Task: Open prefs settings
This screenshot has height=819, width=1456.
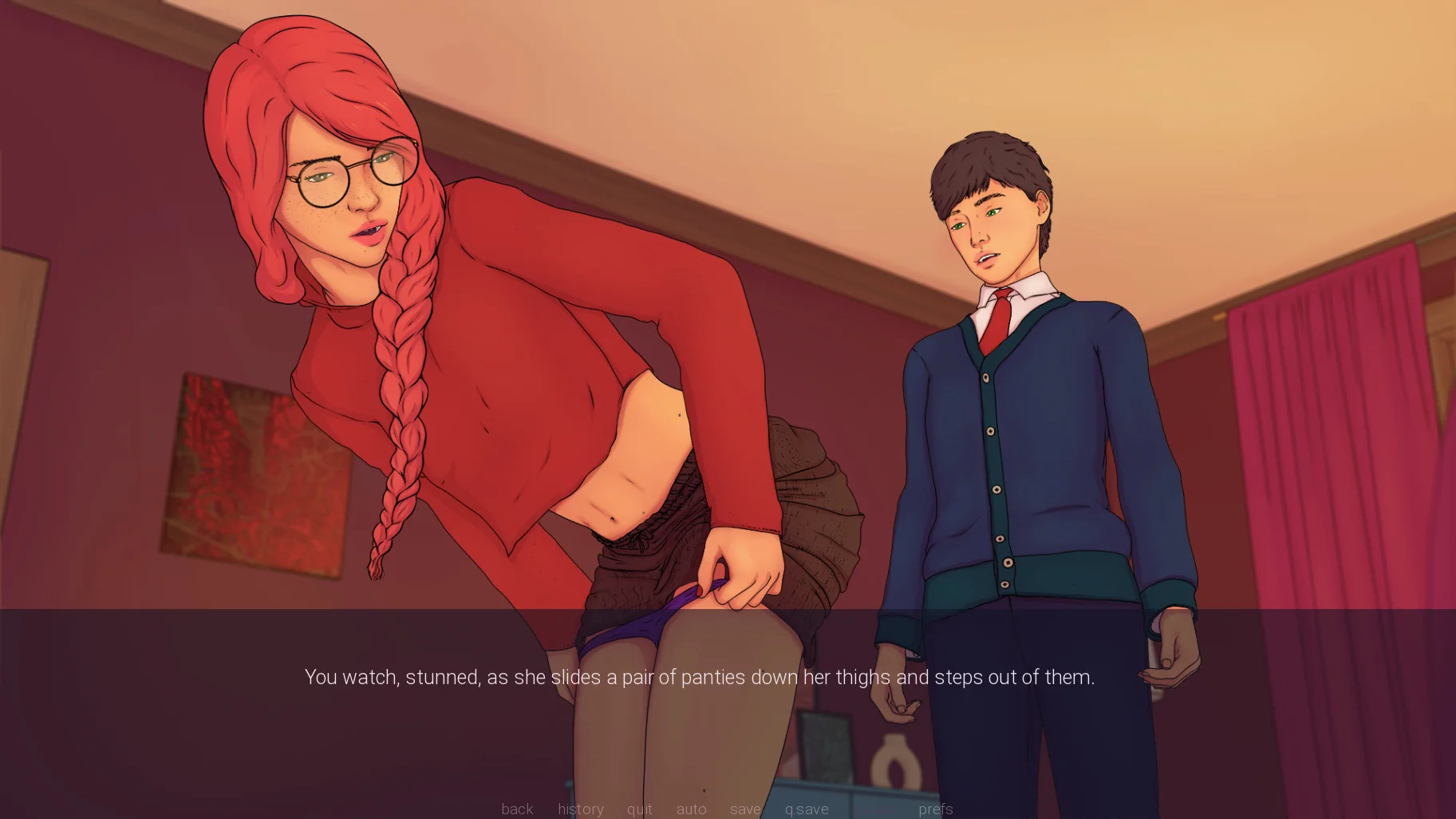Action: coord(935,809)
